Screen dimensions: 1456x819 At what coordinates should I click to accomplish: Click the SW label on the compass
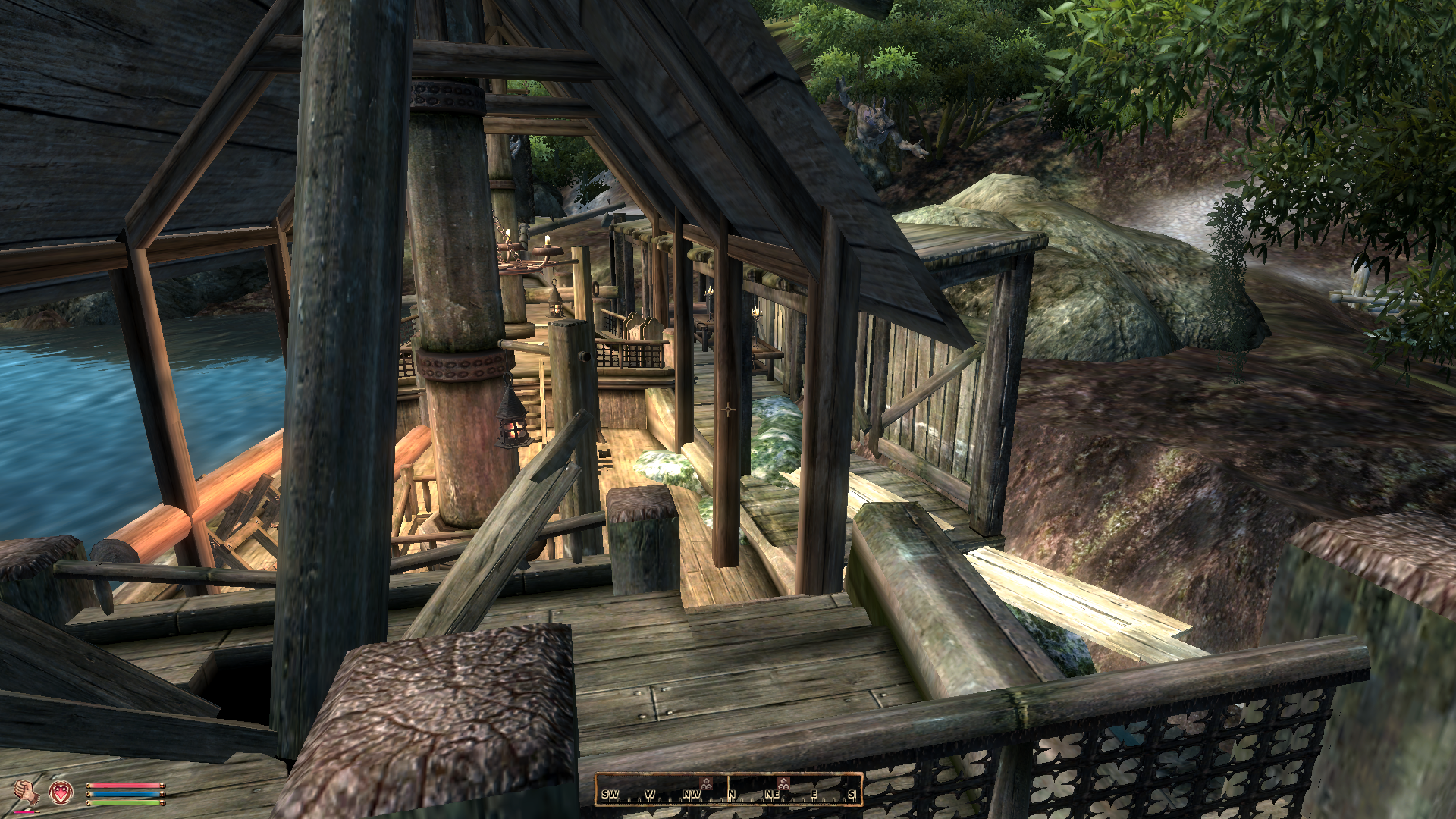(x=610, y=794)
